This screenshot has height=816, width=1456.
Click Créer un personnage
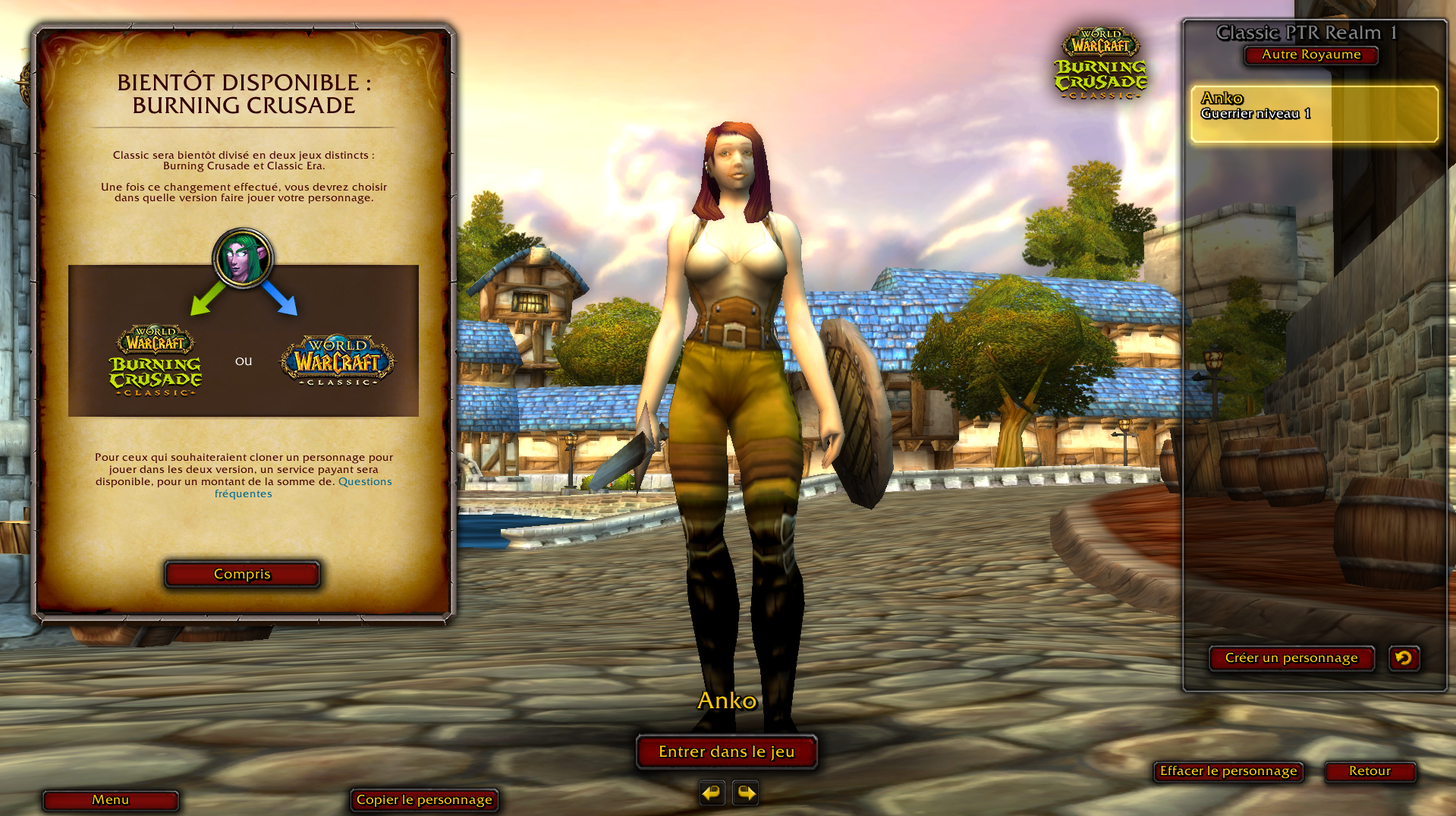click(x=1291, y=658)
